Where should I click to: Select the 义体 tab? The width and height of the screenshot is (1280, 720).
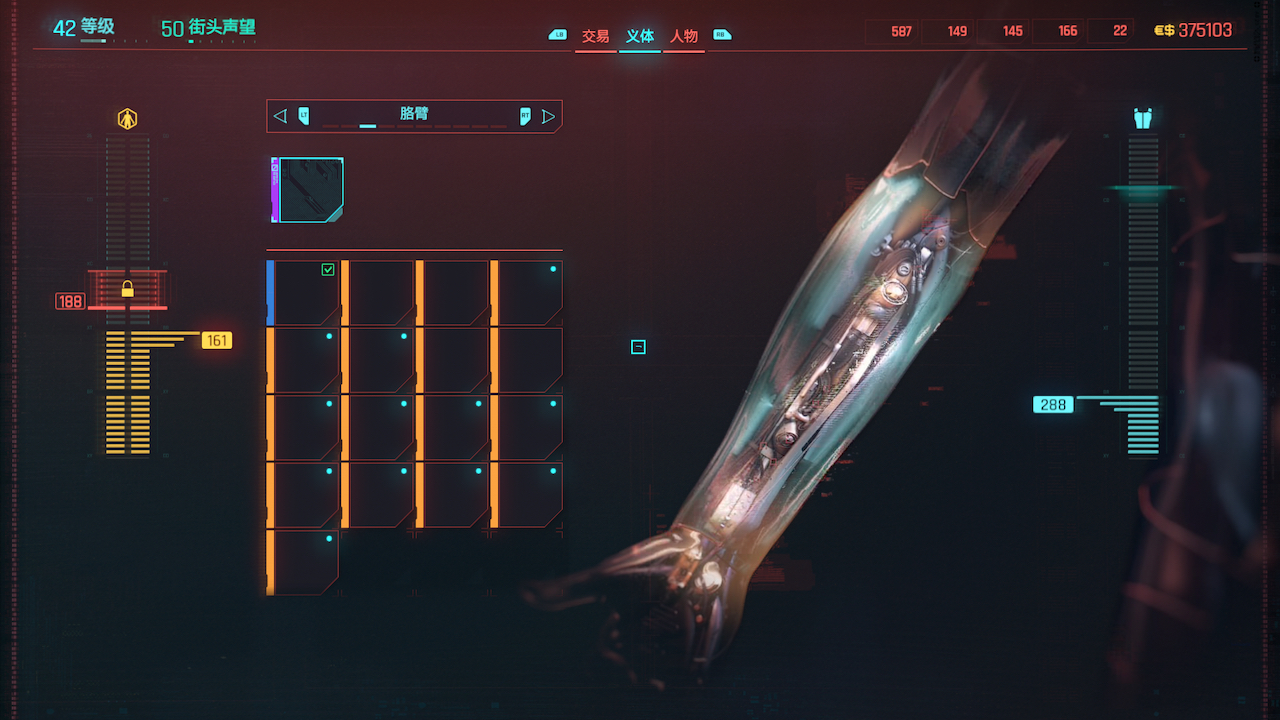640,36
